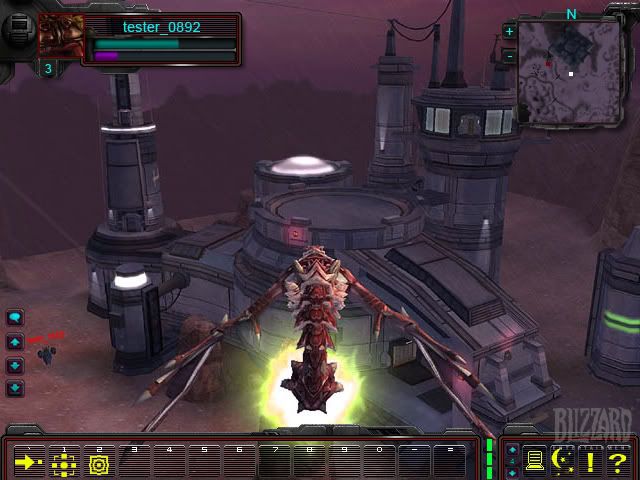Open help with the question mark button

pos(618,461)
